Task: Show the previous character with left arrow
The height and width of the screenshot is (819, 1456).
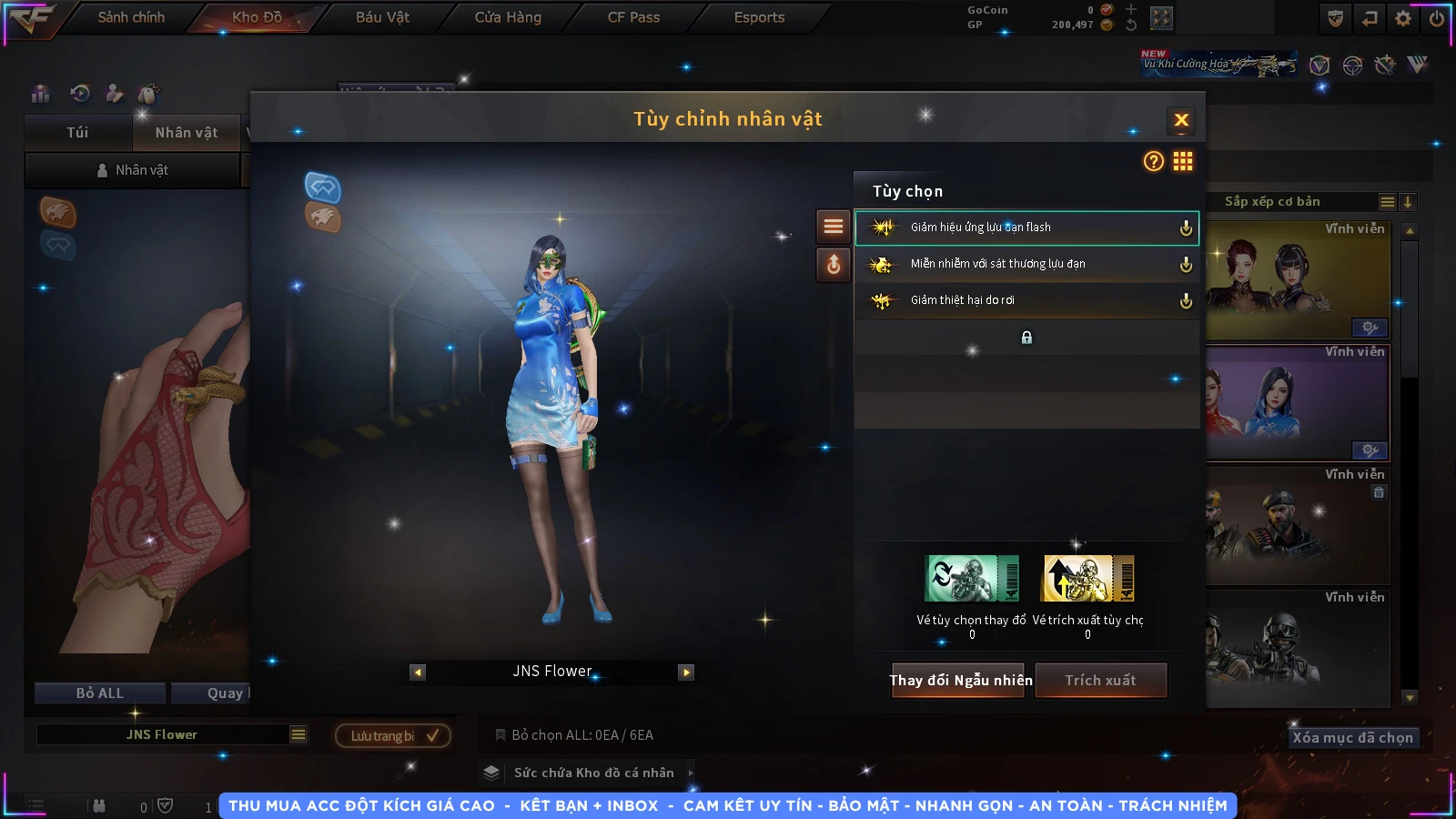Action: click(418, 672)
